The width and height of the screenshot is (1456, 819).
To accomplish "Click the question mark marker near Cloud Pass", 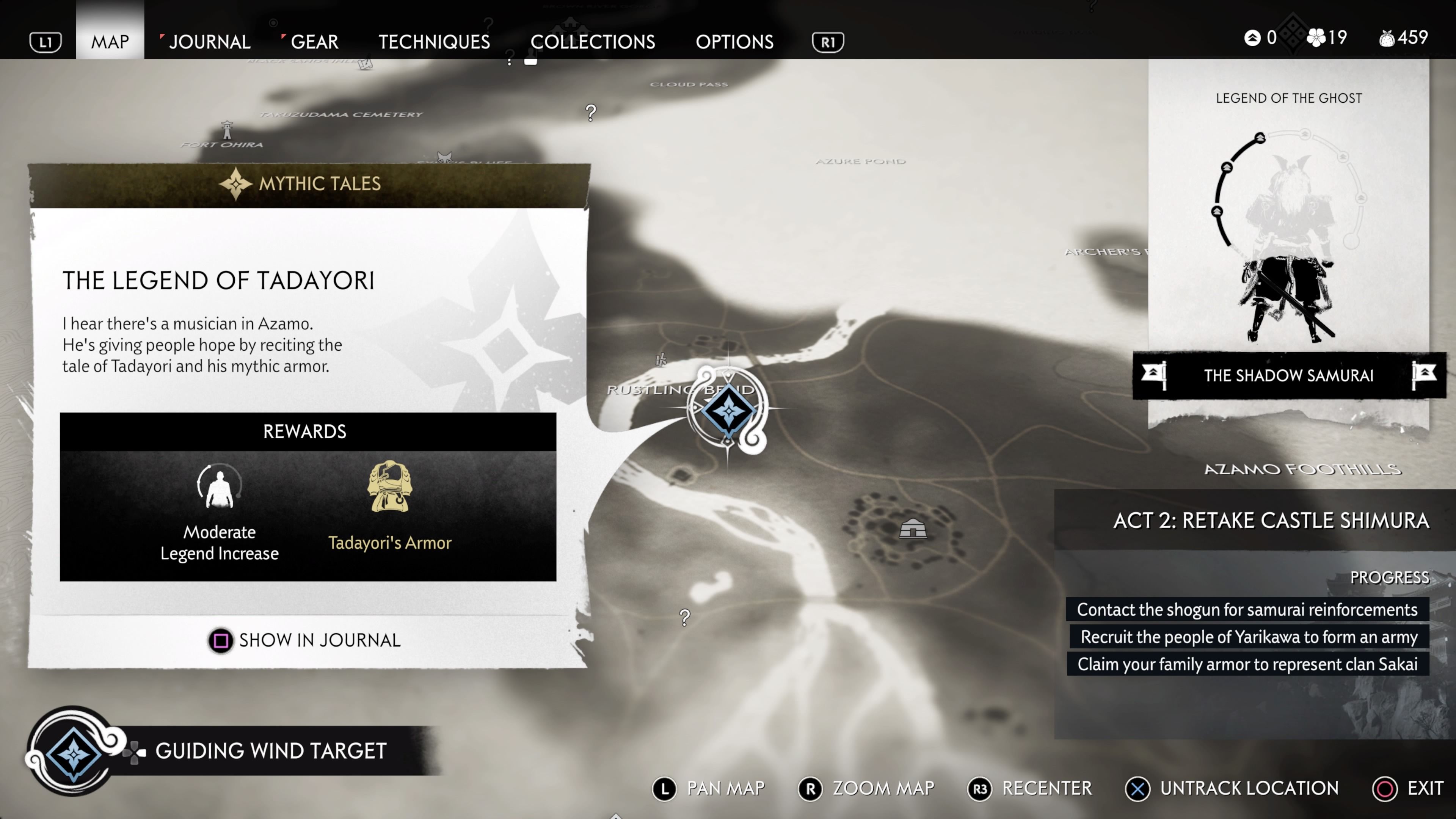I will (591, 113).
